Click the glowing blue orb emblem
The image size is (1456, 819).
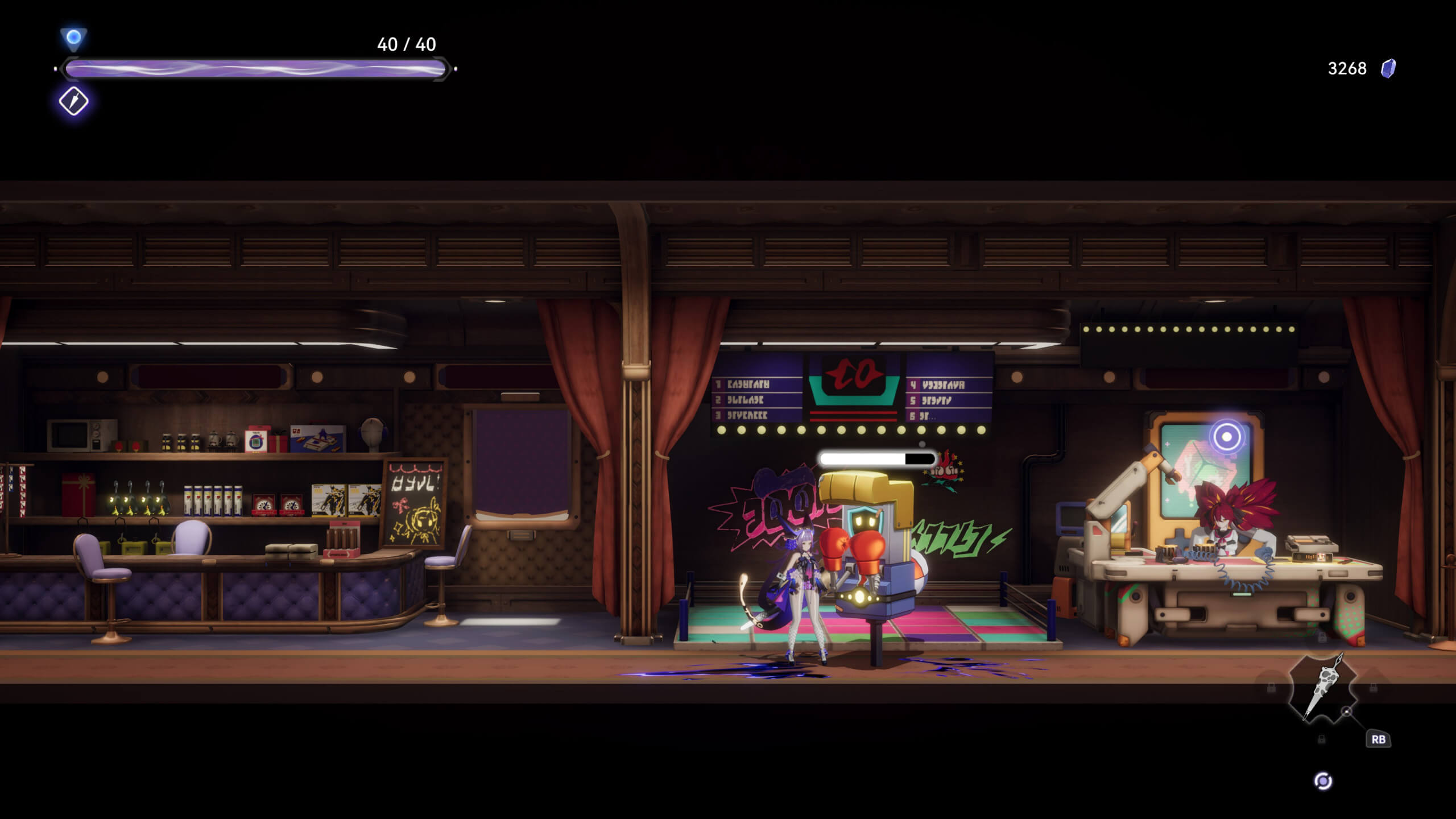(73, 38)
